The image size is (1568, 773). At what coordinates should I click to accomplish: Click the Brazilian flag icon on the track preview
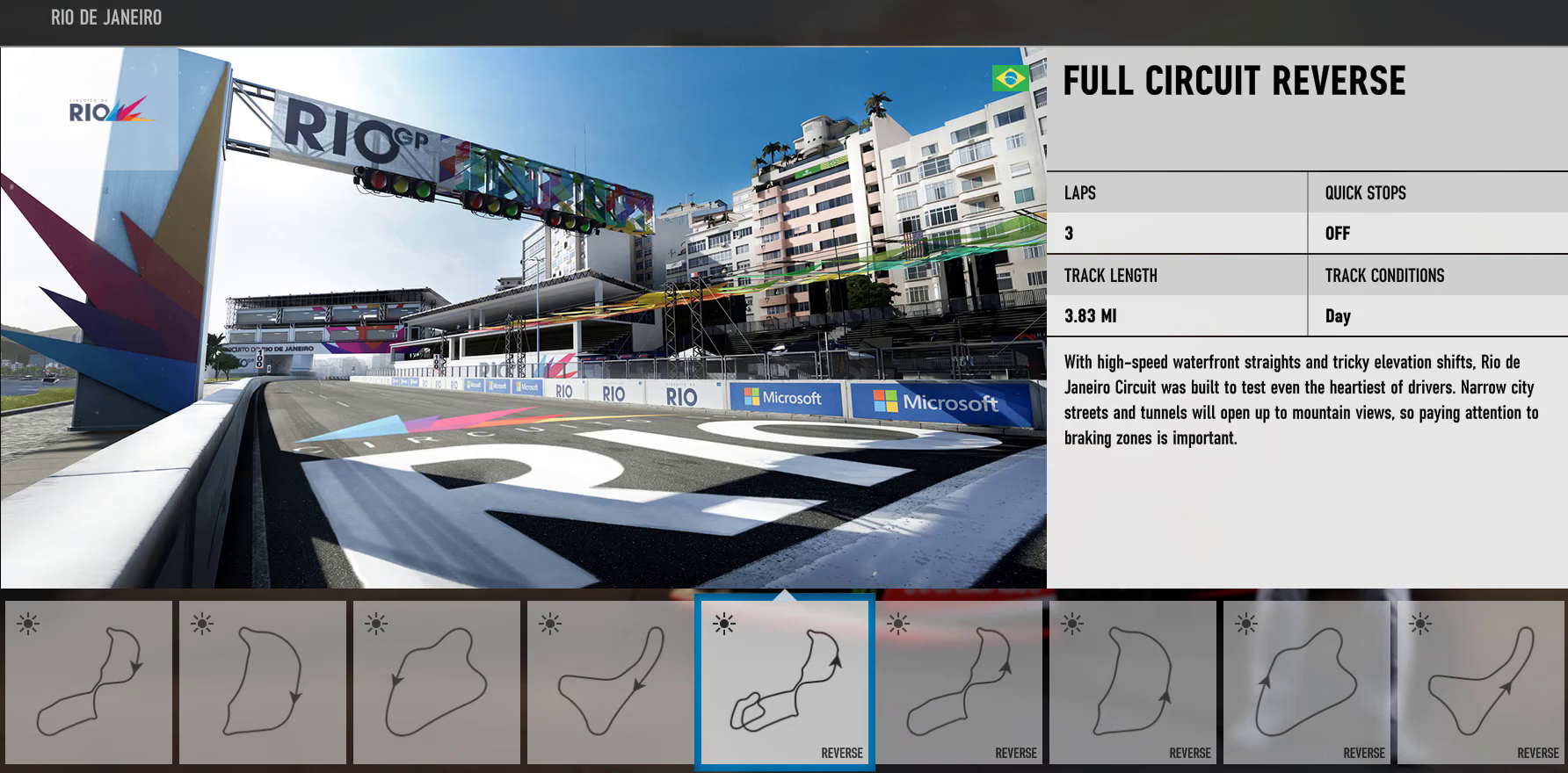pos(1009,78)
